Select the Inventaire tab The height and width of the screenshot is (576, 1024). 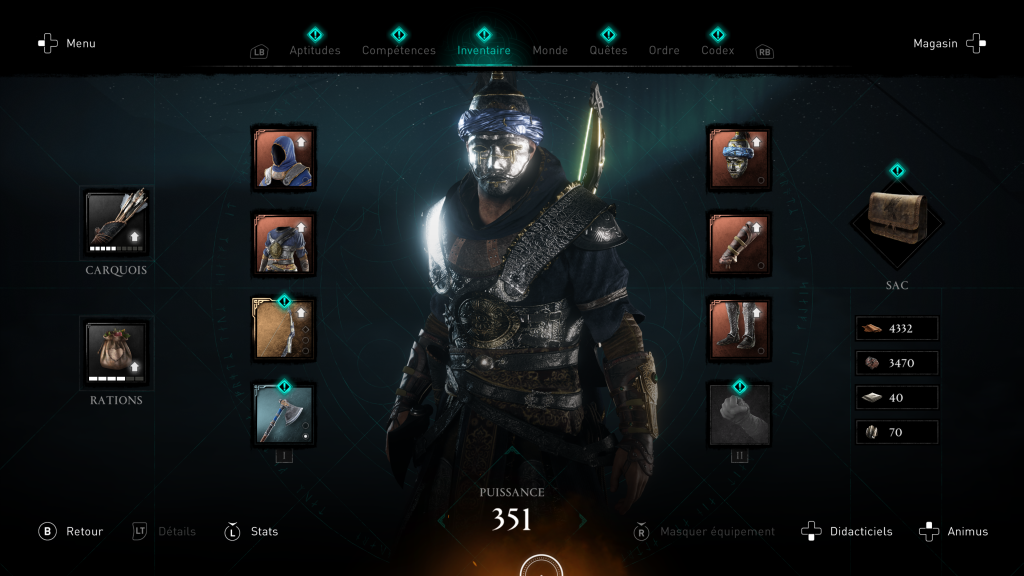[x=484, y=50]
